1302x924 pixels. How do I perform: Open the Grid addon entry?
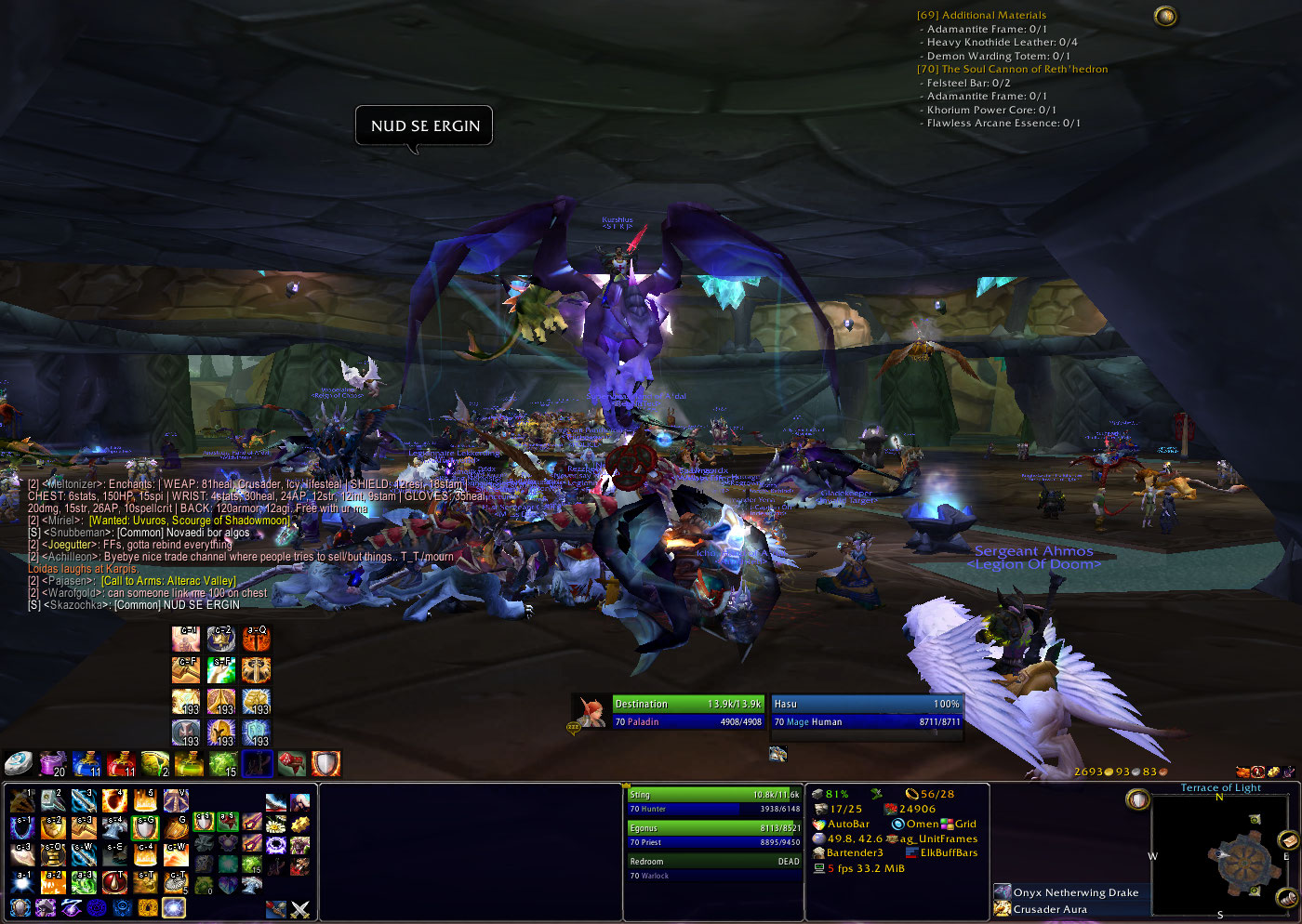(965, 824)
